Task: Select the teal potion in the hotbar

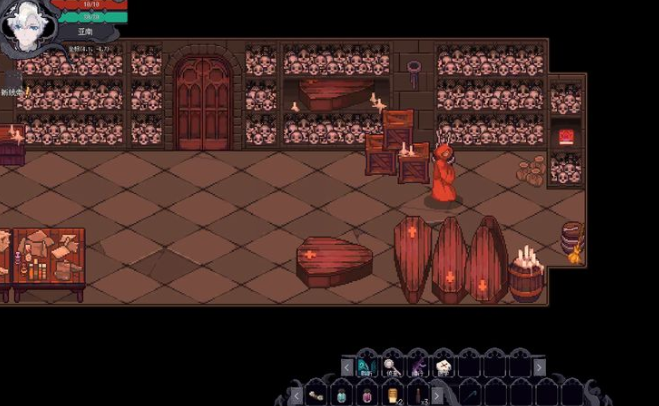Action: (x=342, y=396)
